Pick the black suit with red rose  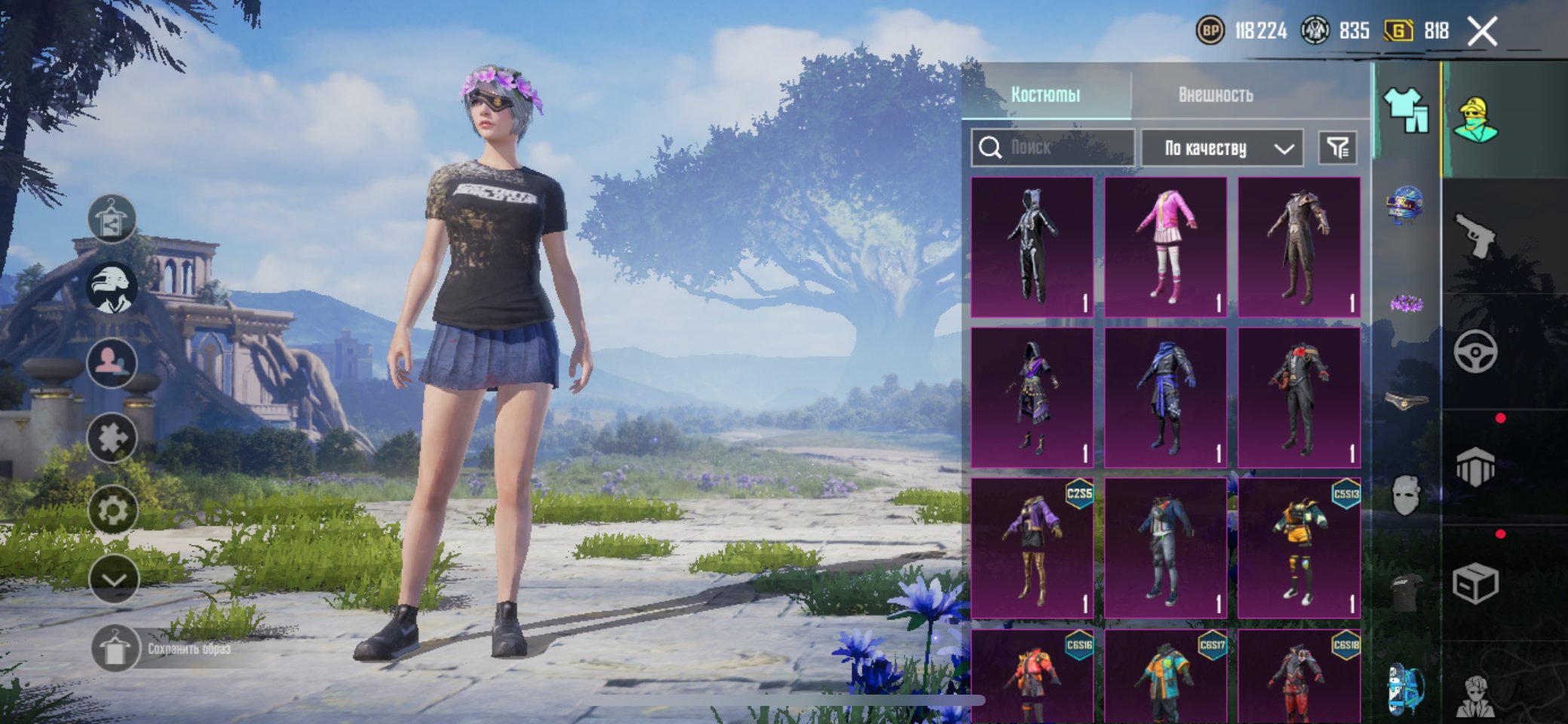pos(1299,397)
